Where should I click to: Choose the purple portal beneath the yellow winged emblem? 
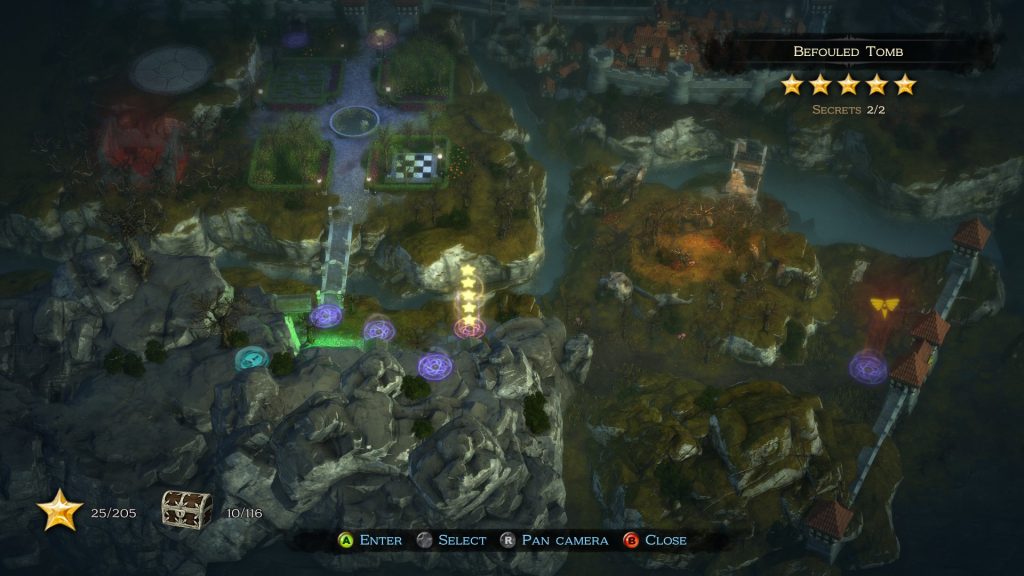[x=868, y=367]
